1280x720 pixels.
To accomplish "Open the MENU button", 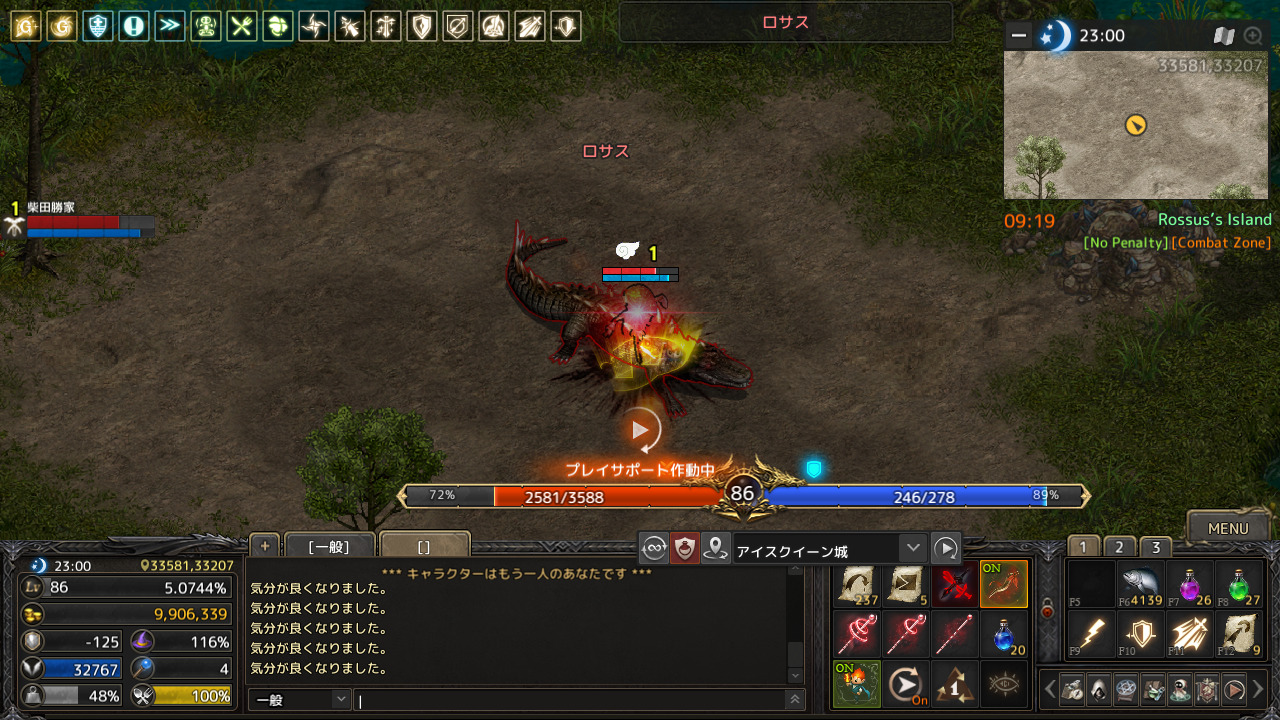I will click(1227, 528).
